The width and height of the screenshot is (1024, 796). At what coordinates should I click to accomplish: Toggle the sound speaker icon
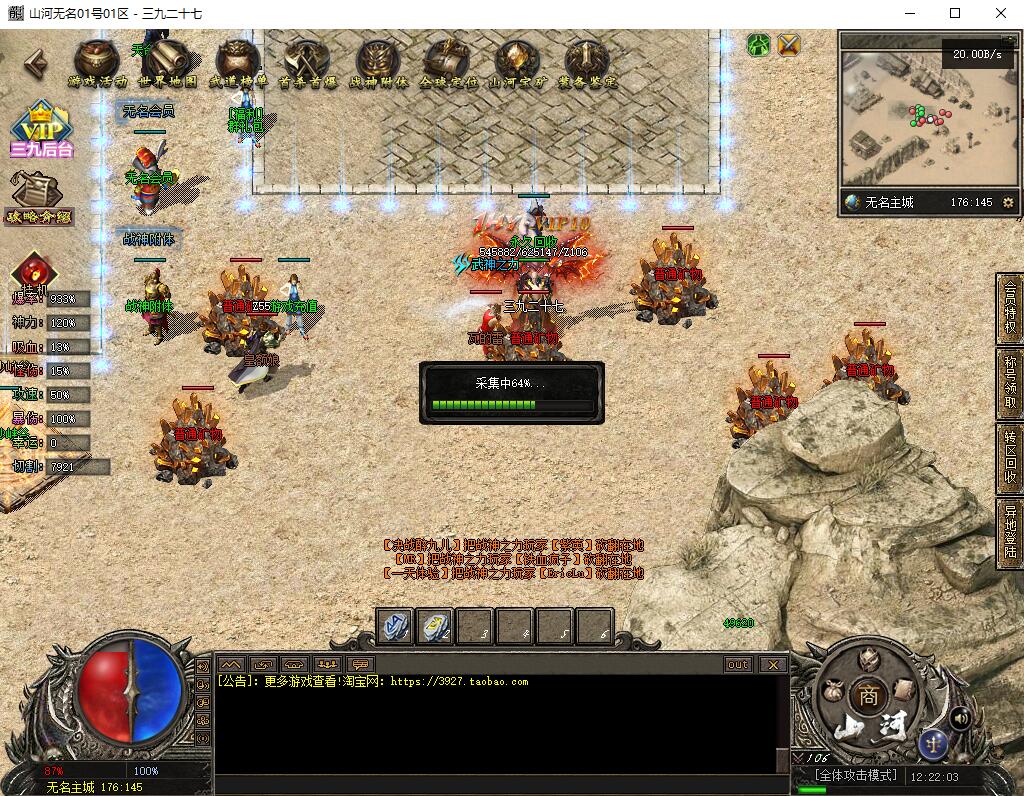(x=960, y=717)
